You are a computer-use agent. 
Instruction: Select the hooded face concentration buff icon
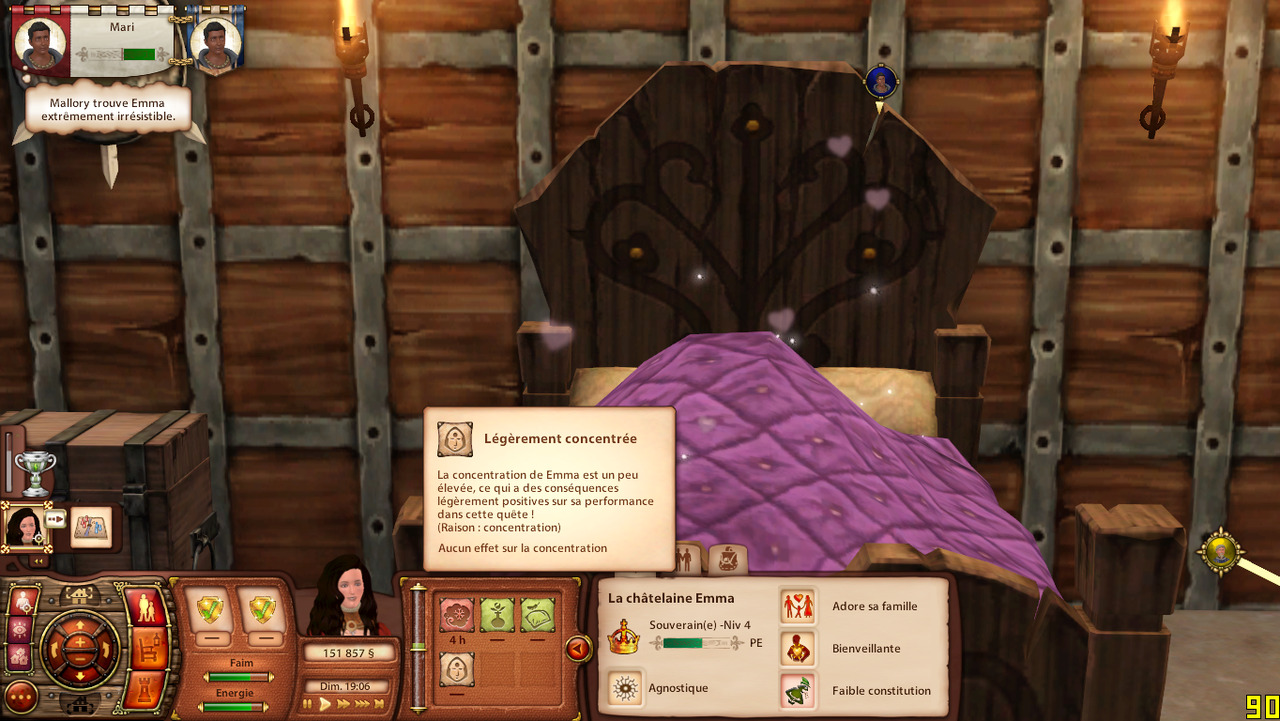[457, 669]
